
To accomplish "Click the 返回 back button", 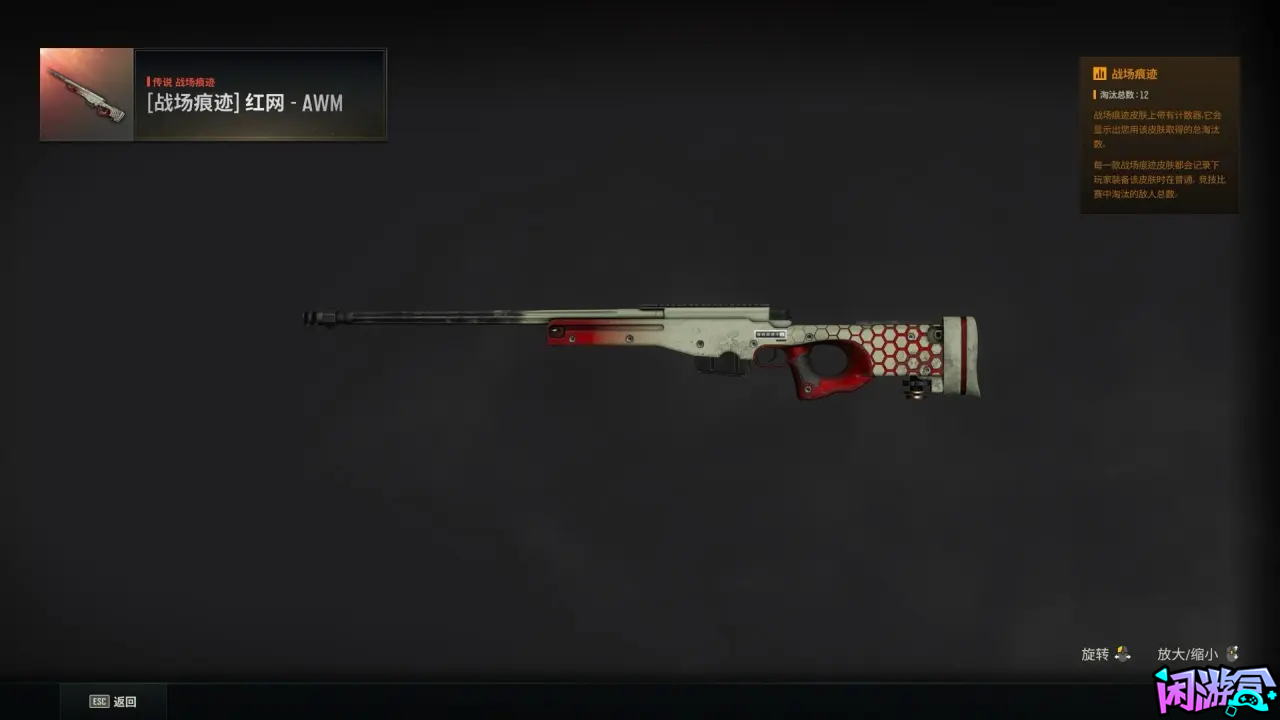I will pyautogui.click(x=113, y=701).
